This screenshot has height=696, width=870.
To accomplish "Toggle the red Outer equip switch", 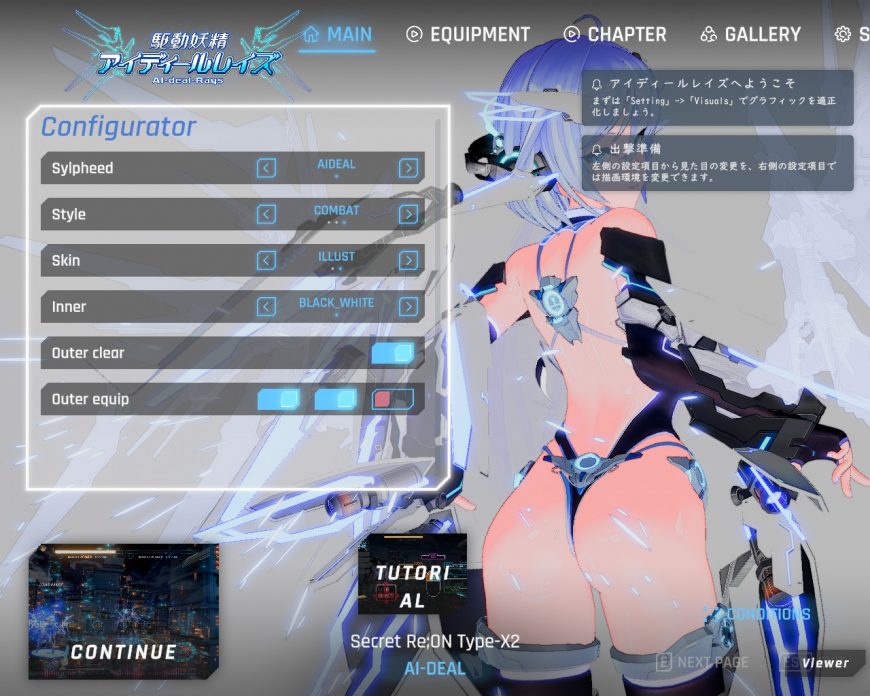I will point(392,400).
